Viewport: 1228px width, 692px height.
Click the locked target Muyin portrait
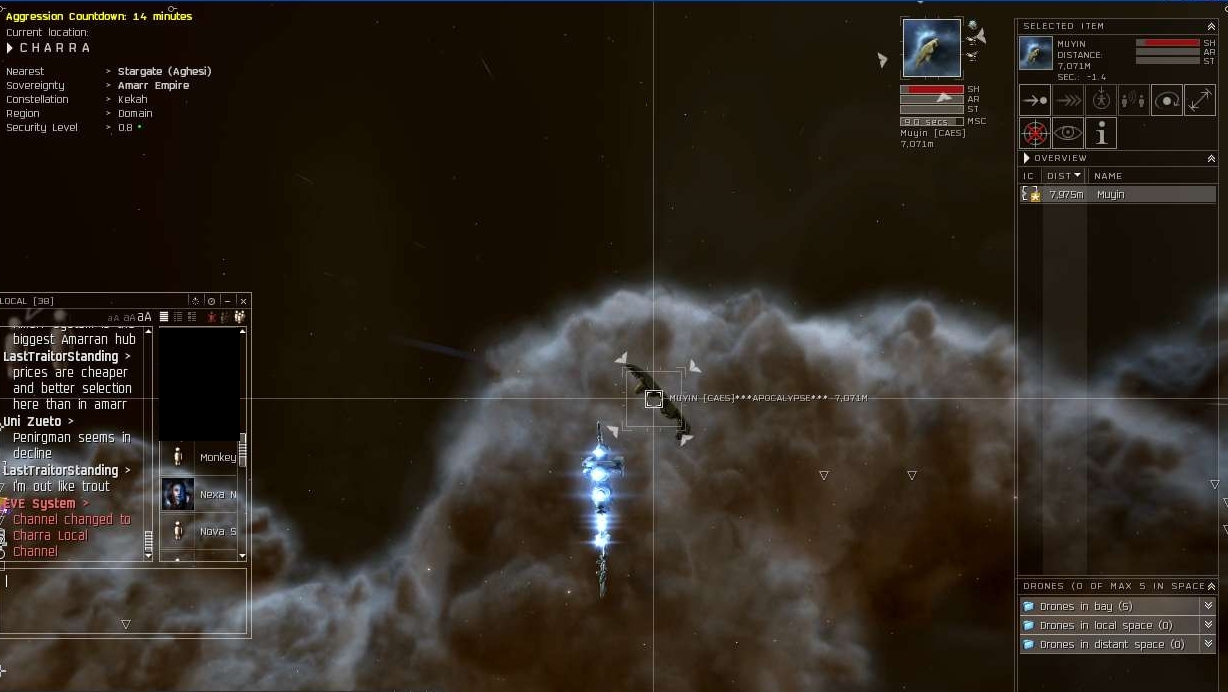pyautogui.click(x=931, y=47)
